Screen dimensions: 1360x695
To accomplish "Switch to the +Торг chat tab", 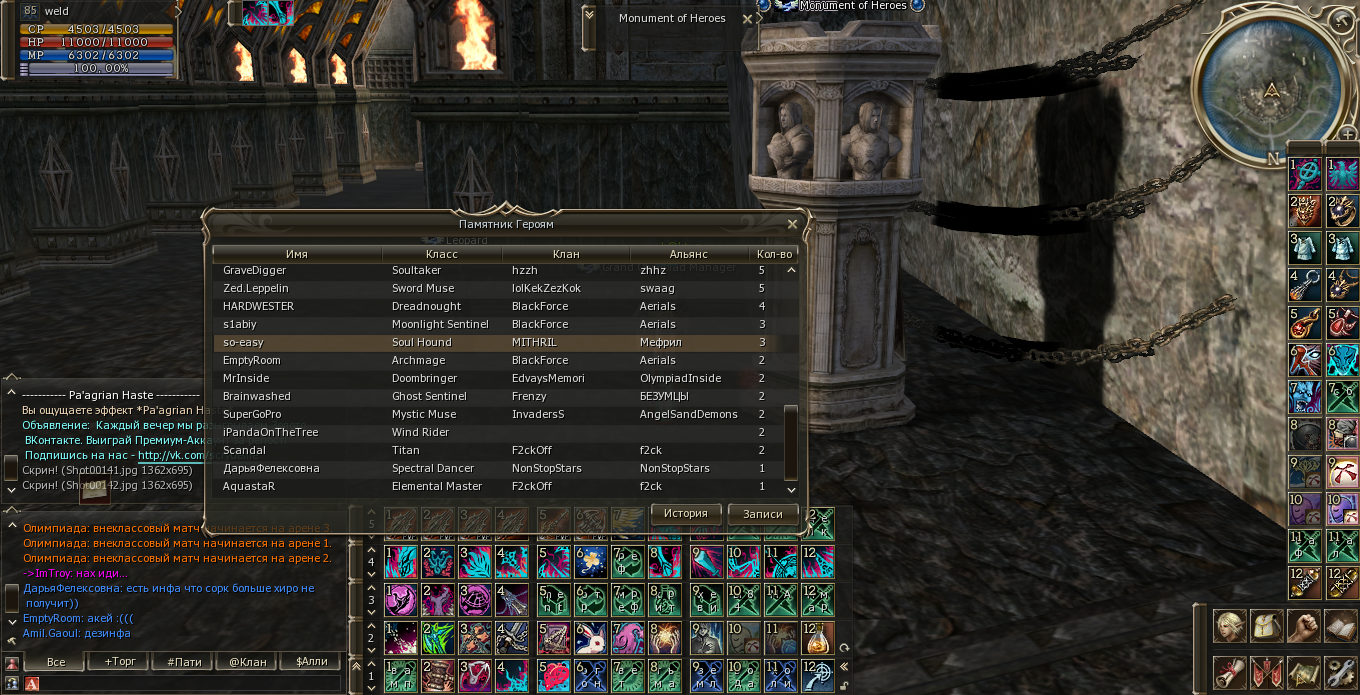I will point(120,662).
